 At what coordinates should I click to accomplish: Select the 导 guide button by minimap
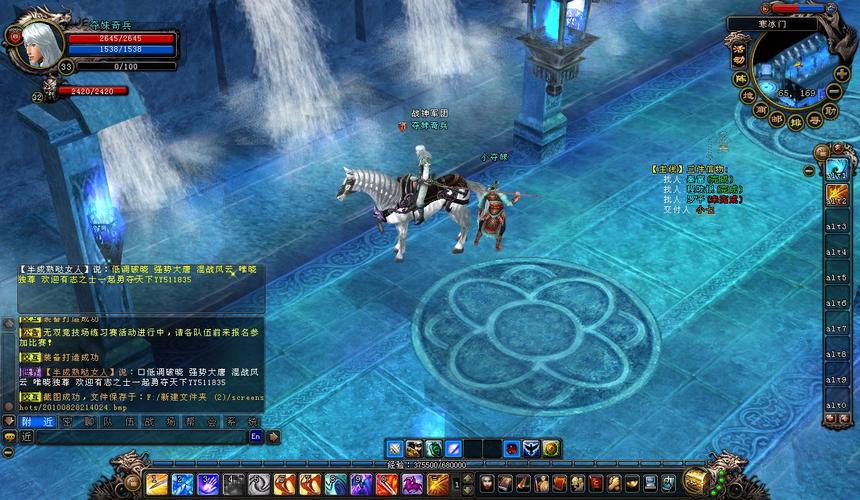point(816,119)
